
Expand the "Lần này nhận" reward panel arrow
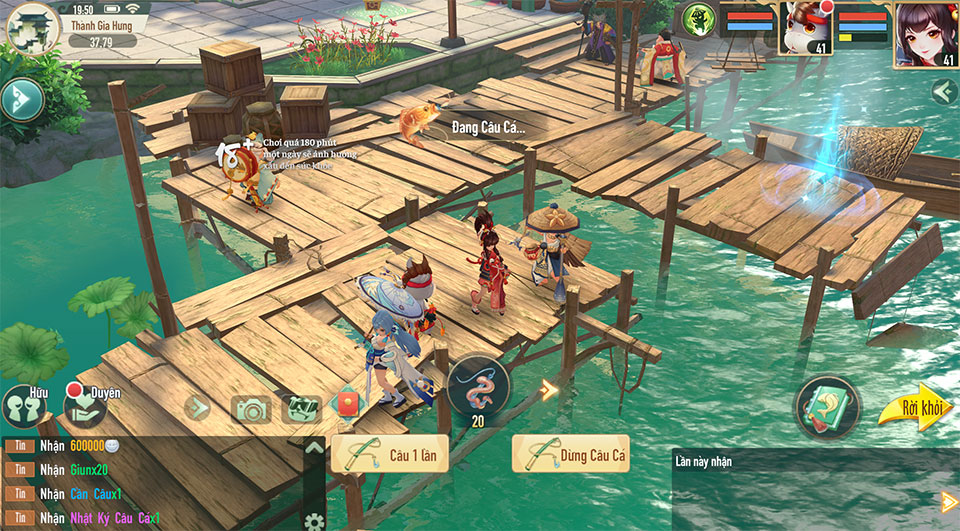point(948,501)
